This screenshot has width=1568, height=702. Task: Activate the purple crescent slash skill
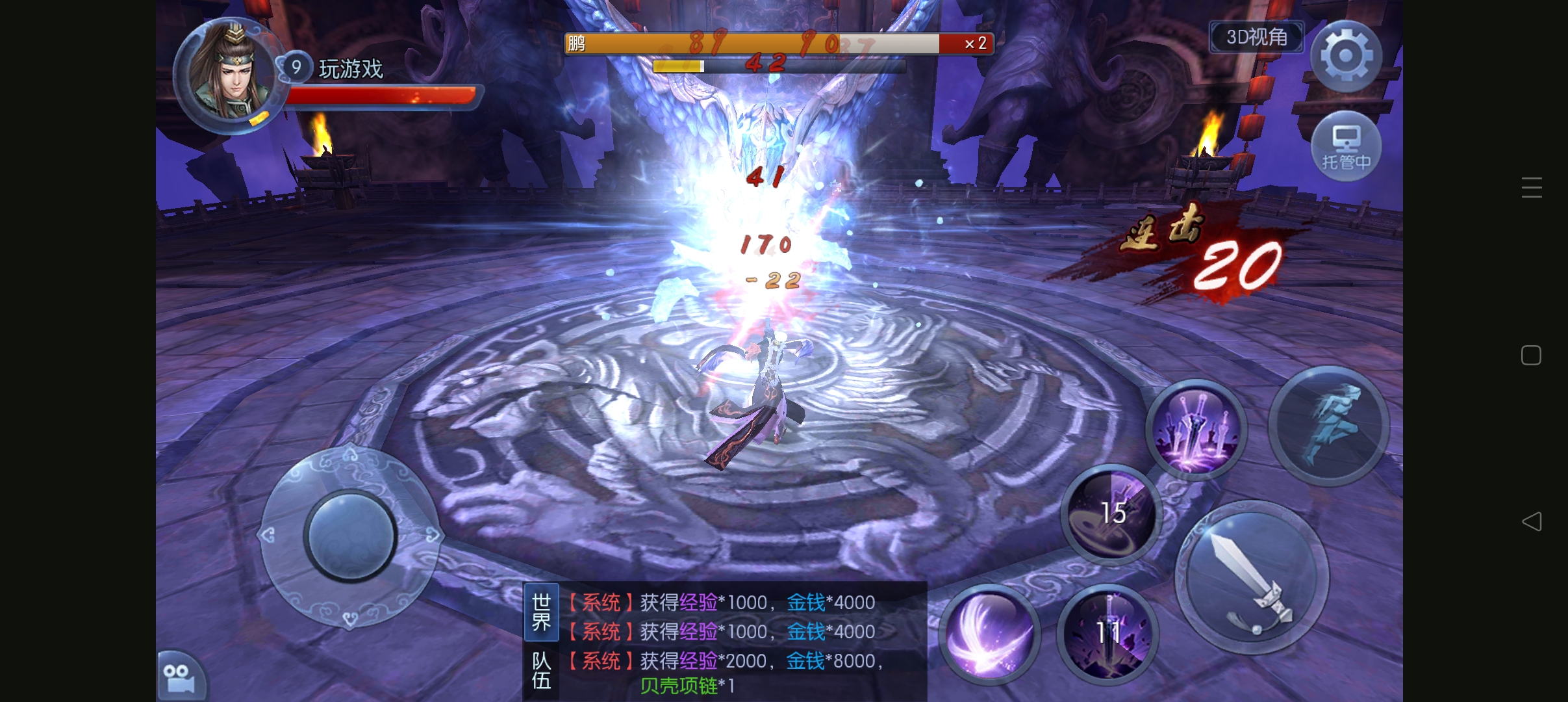click(x=989, y=634)
